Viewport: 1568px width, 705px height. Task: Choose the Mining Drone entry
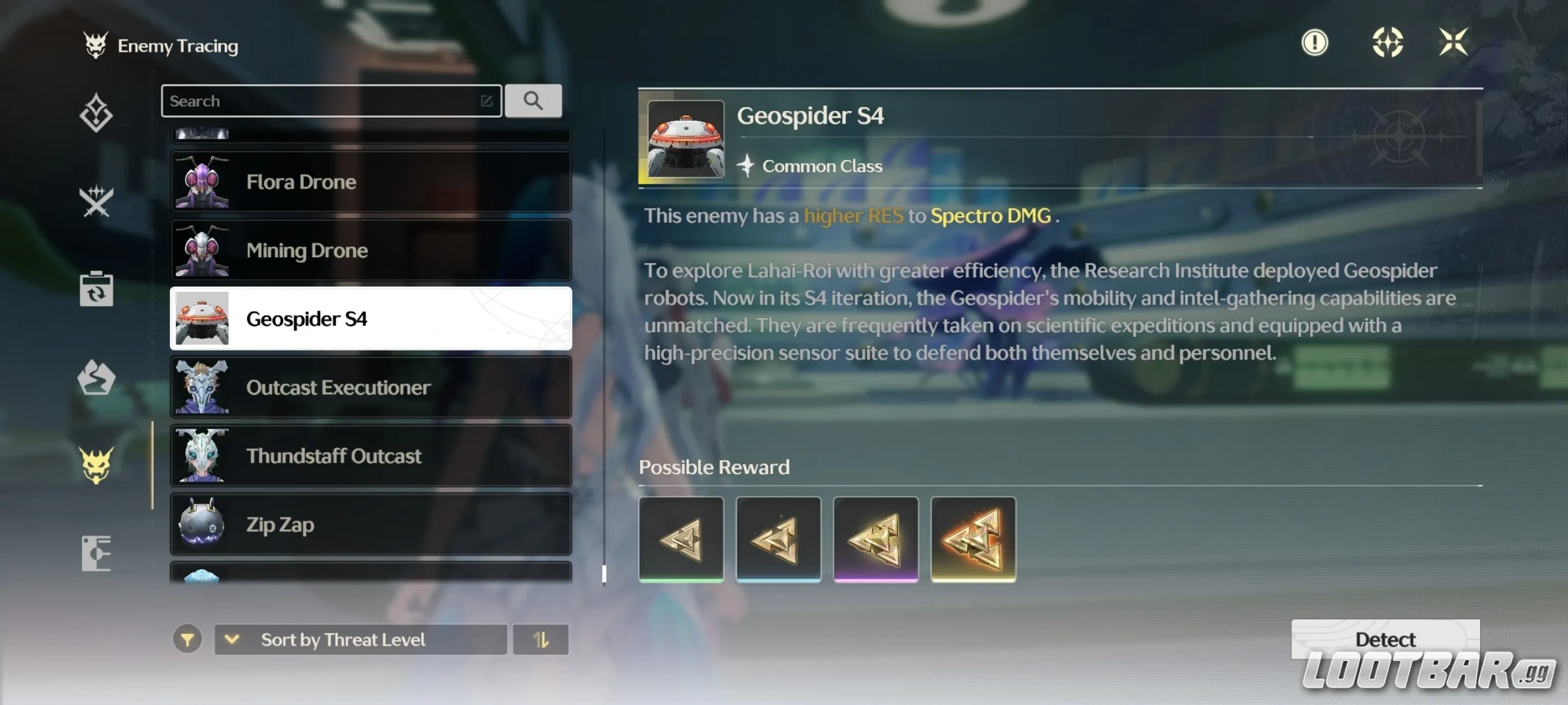[371, 250]
